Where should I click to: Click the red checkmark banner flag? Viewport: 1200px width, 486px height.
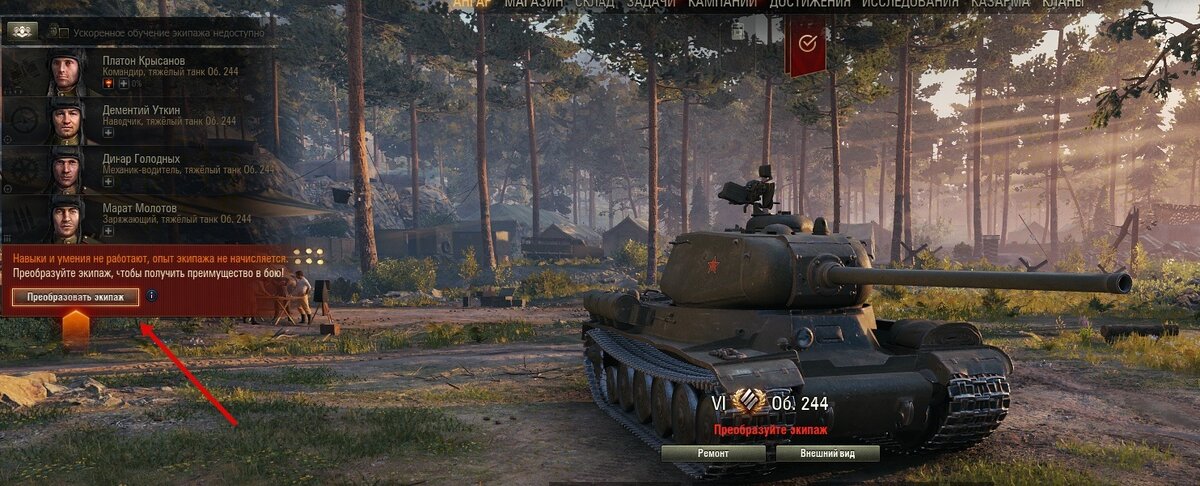807,44
